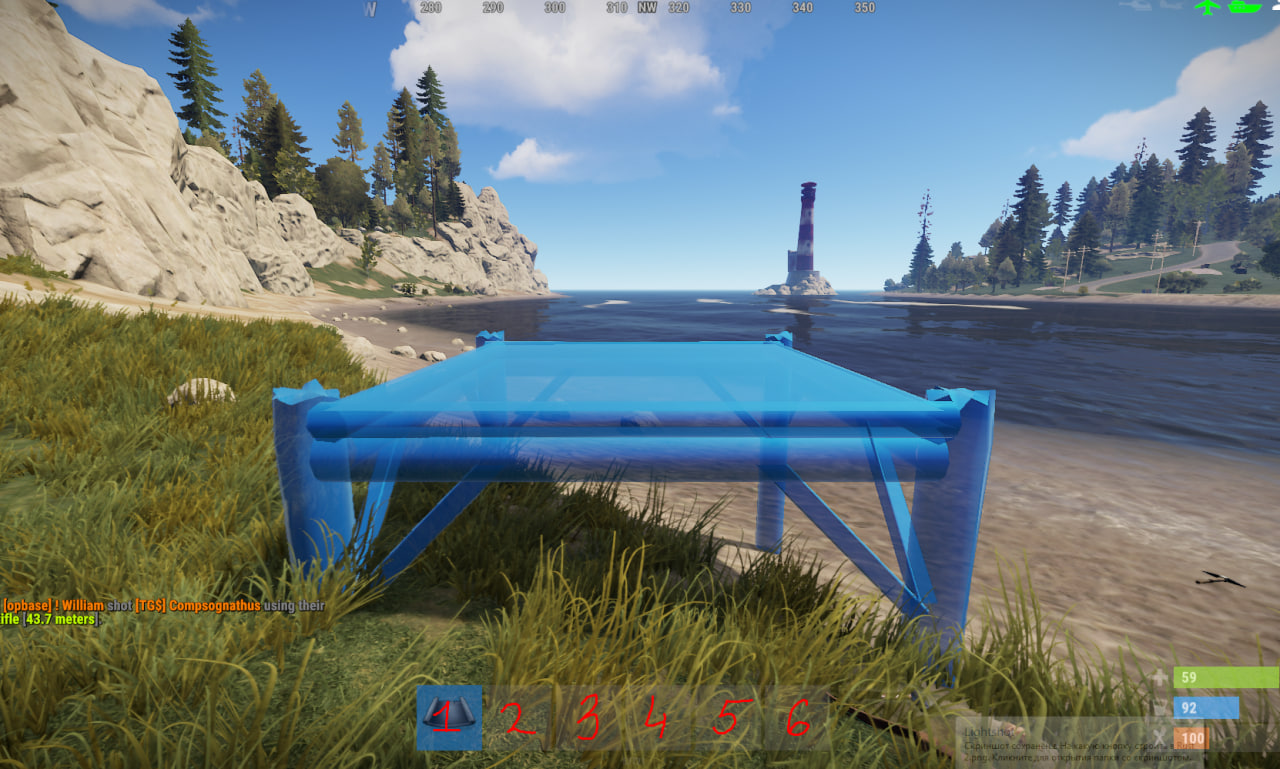Click the orange health bar showing 100
Image resolution: width=1280 pixels, height=769 pixels.
(x=1193, y=737)
